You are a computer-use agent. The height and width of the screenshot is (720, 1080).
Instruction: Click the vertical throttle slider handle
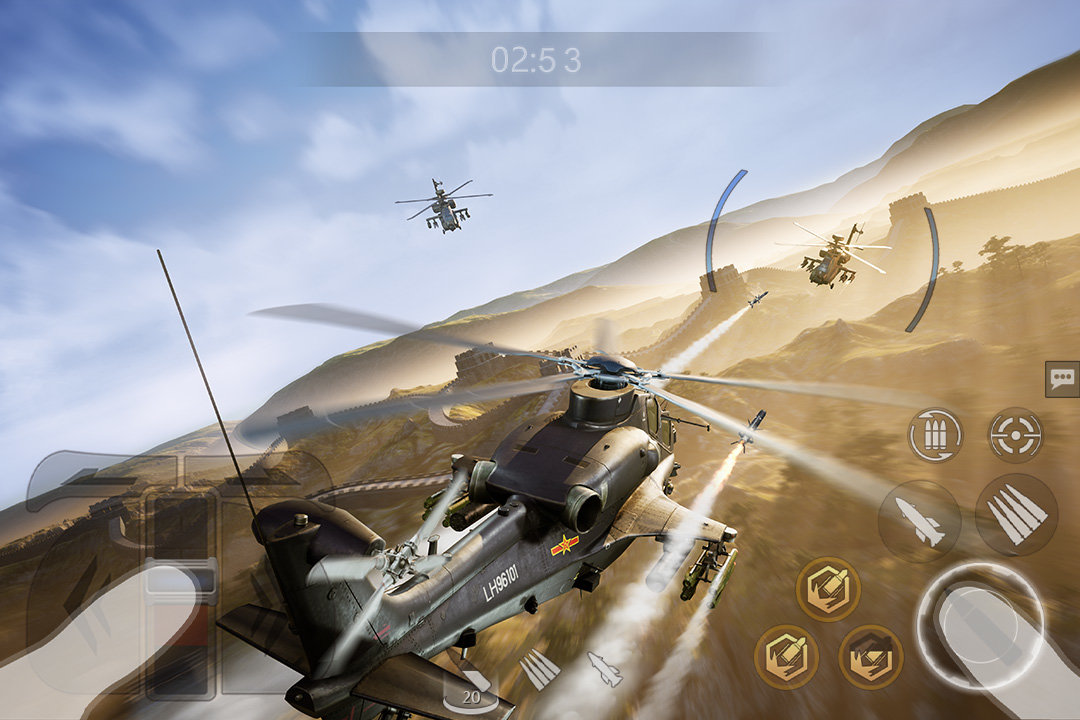click(180, 581)
